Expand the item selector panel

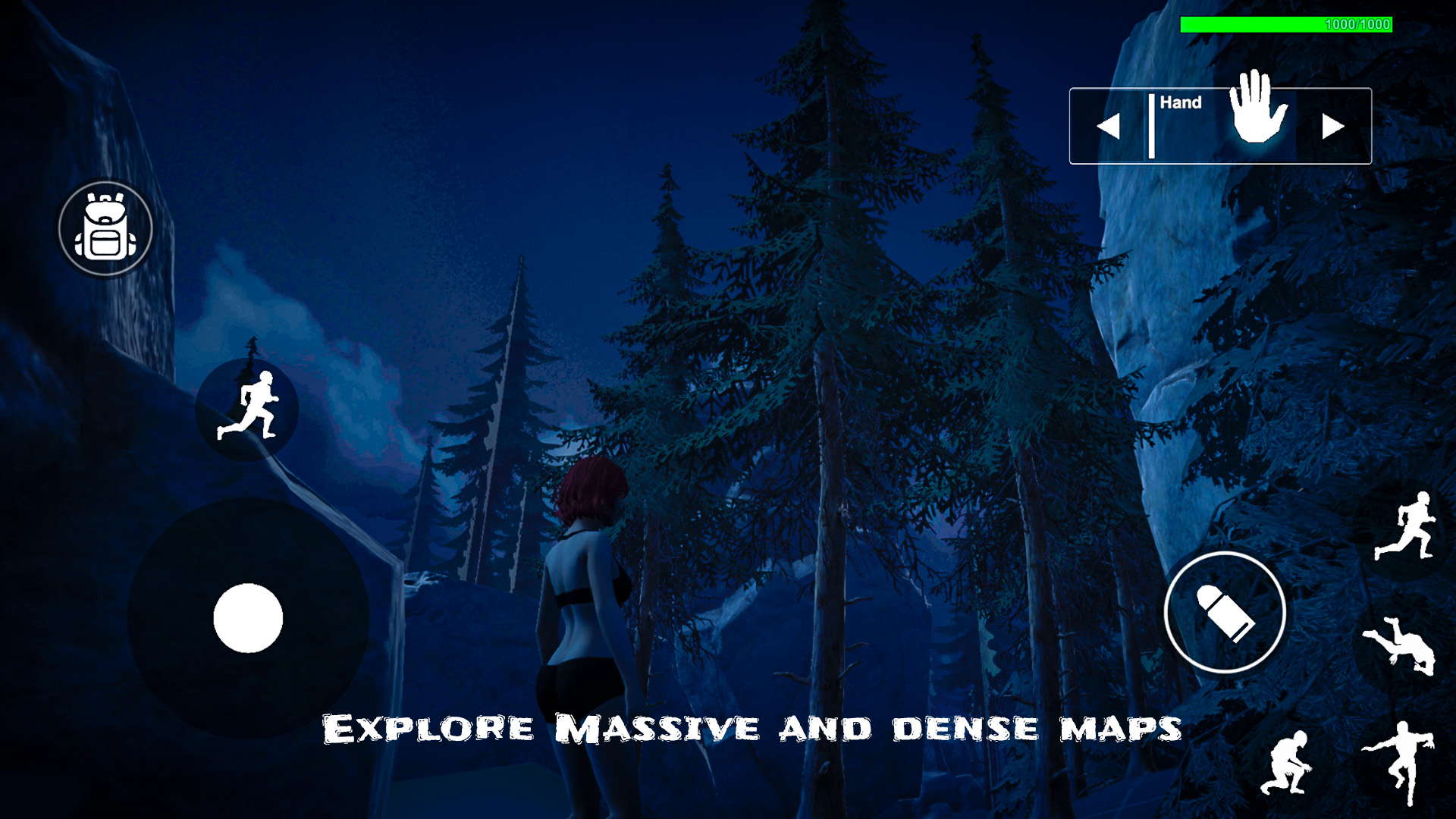[1219, 125]
